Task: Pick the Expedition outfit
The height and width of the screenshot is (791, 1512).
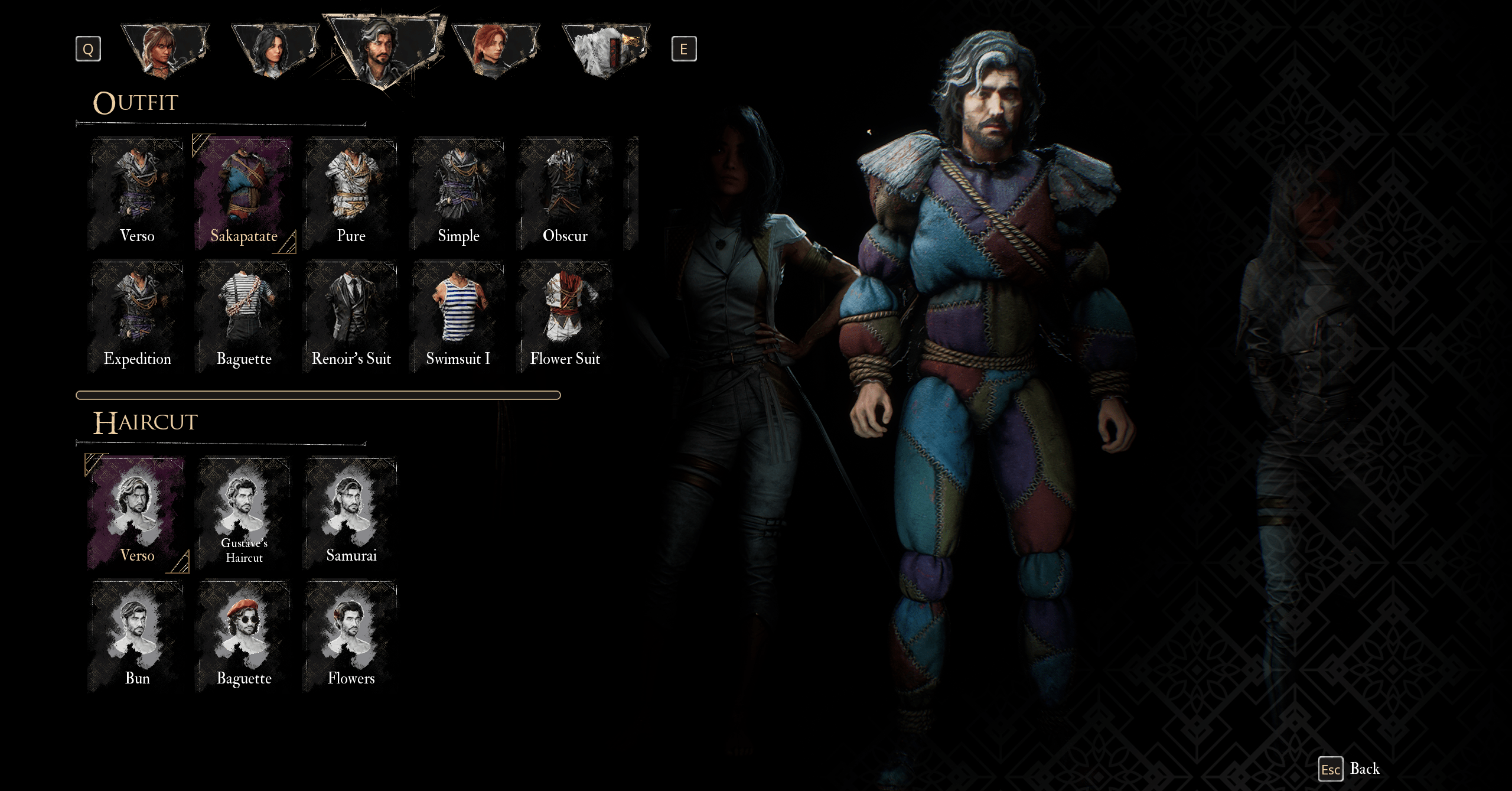Action: (x=137, y=316)
